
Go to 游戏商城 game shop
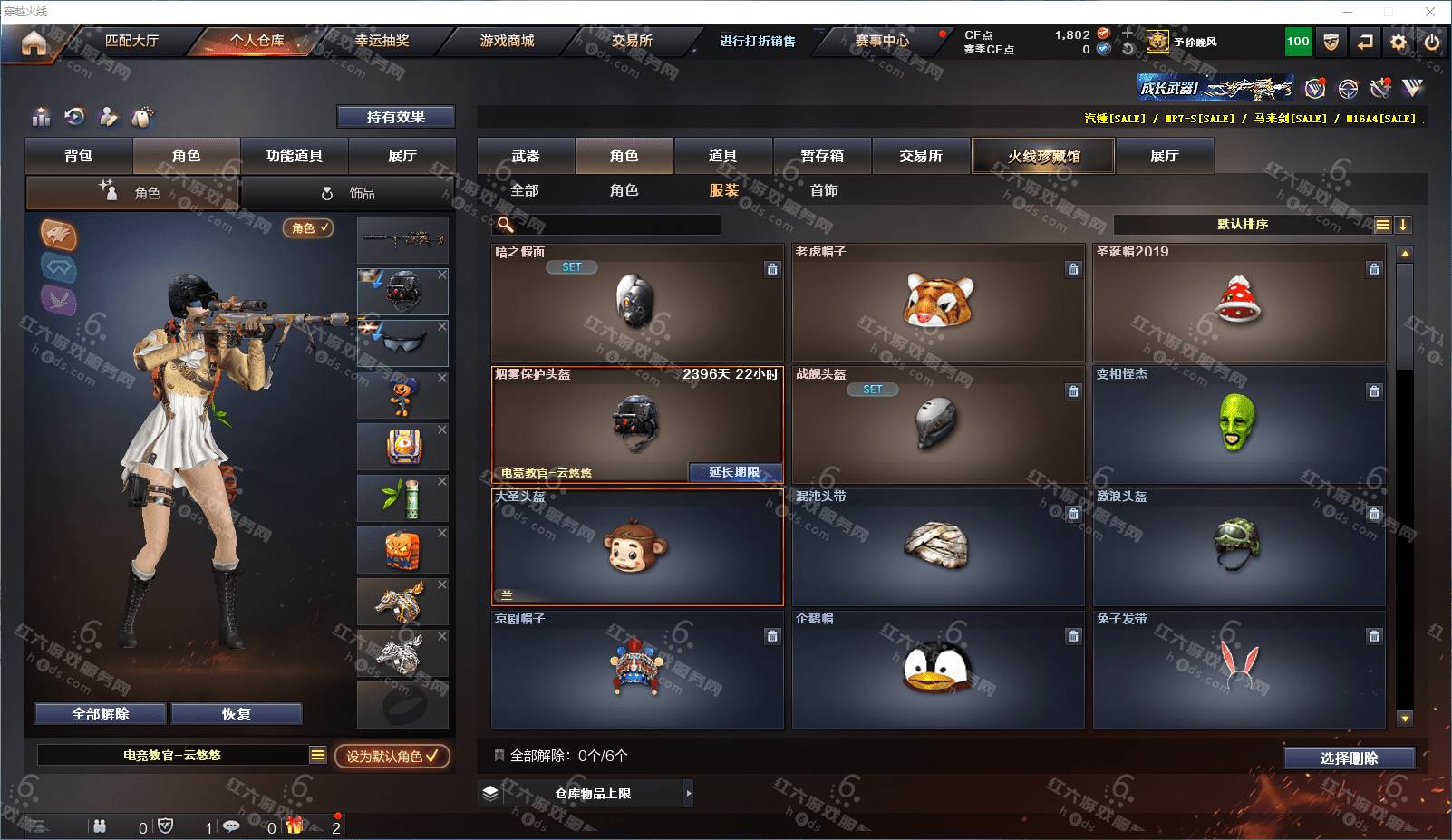tap(507, 41)
